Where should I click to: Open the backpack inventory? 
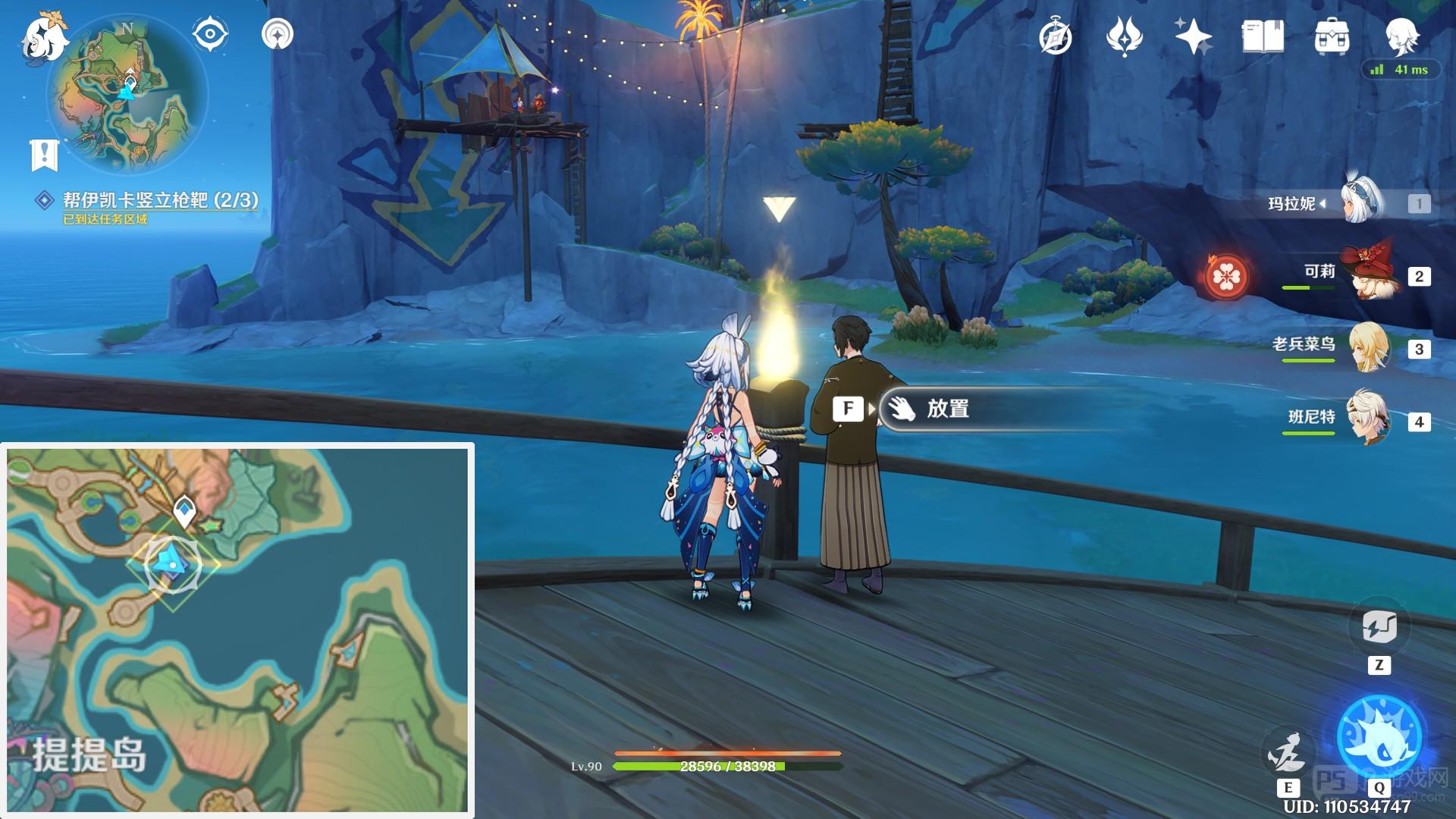[x=1332, y=36]
